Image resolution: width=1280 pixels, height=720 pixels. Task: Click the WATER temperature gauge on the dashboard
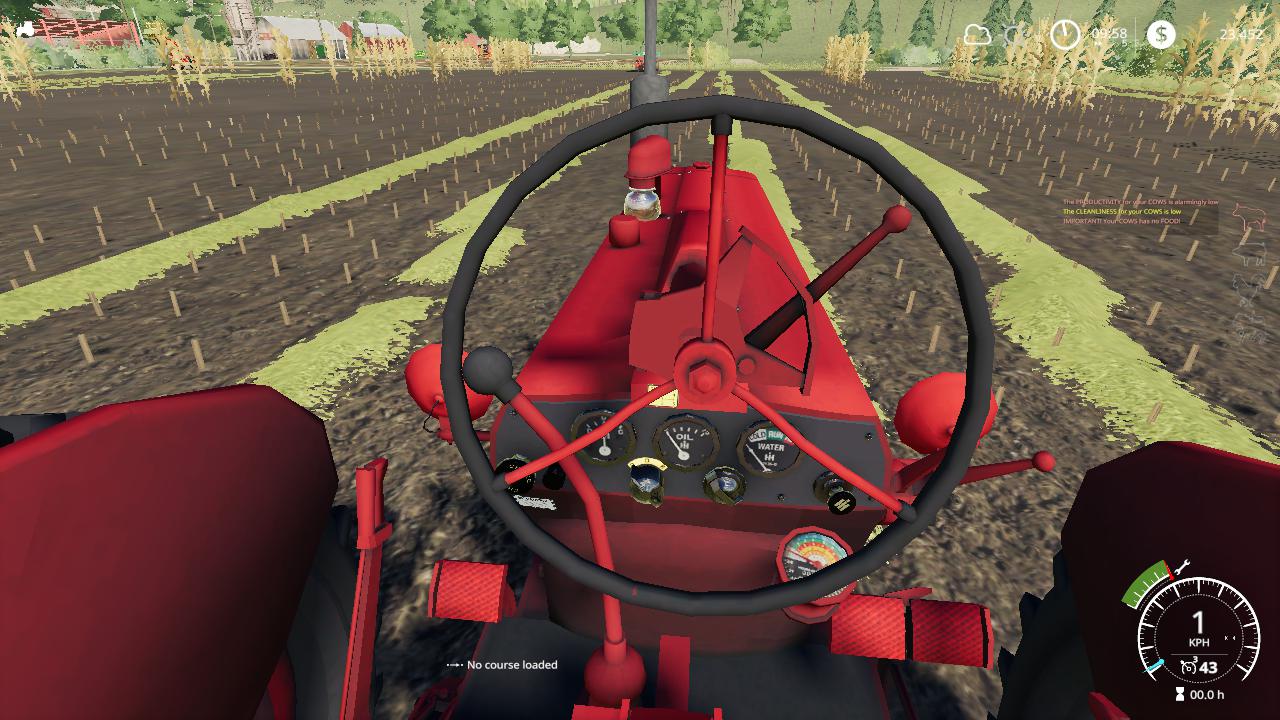(x=770, y=447)
